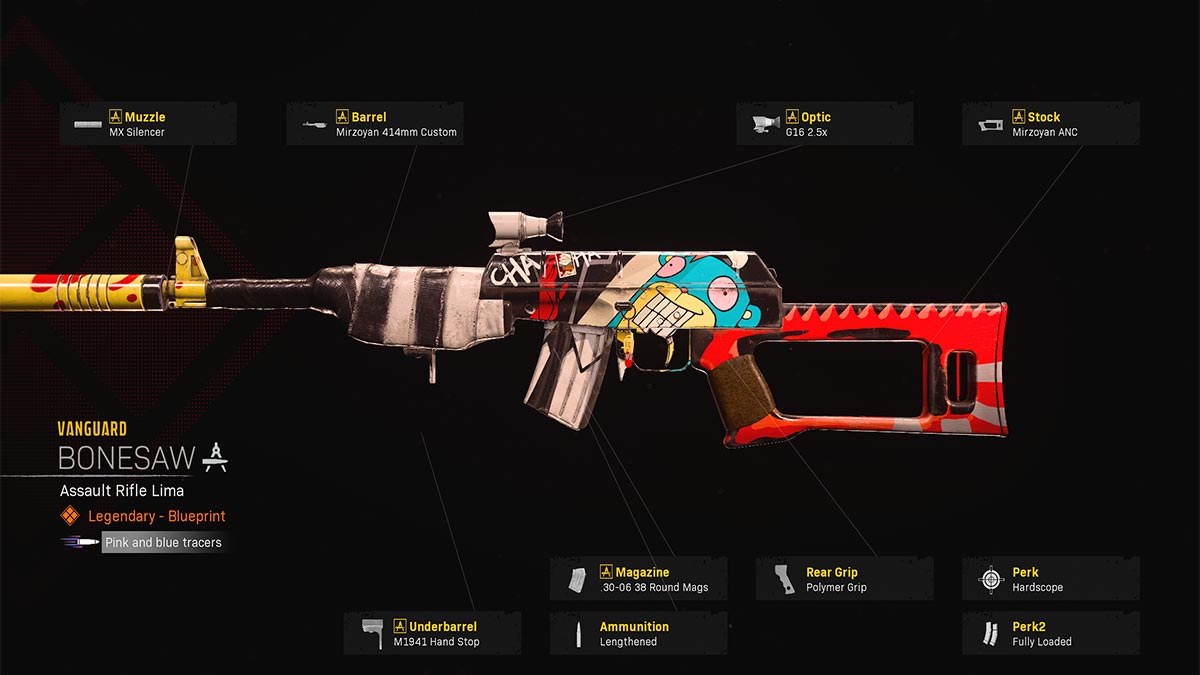Choose the Ammunition Lengthened slot
The height and width of the screenshot is (675, 1200).
638,634
